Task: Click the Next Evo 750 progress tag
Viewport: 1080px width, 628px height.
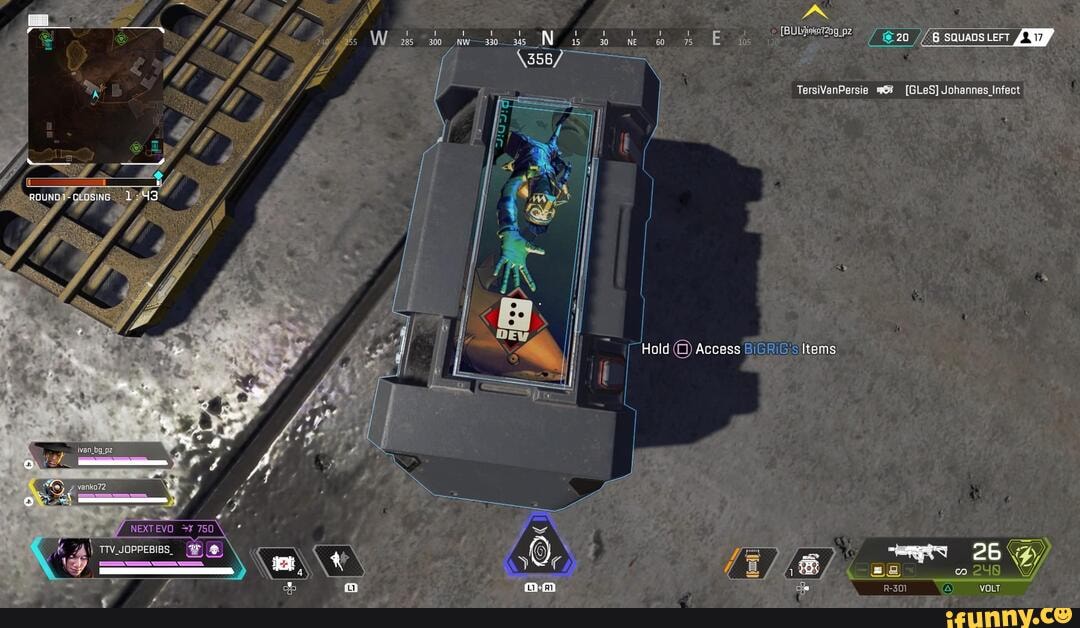Action: (170, 529)
